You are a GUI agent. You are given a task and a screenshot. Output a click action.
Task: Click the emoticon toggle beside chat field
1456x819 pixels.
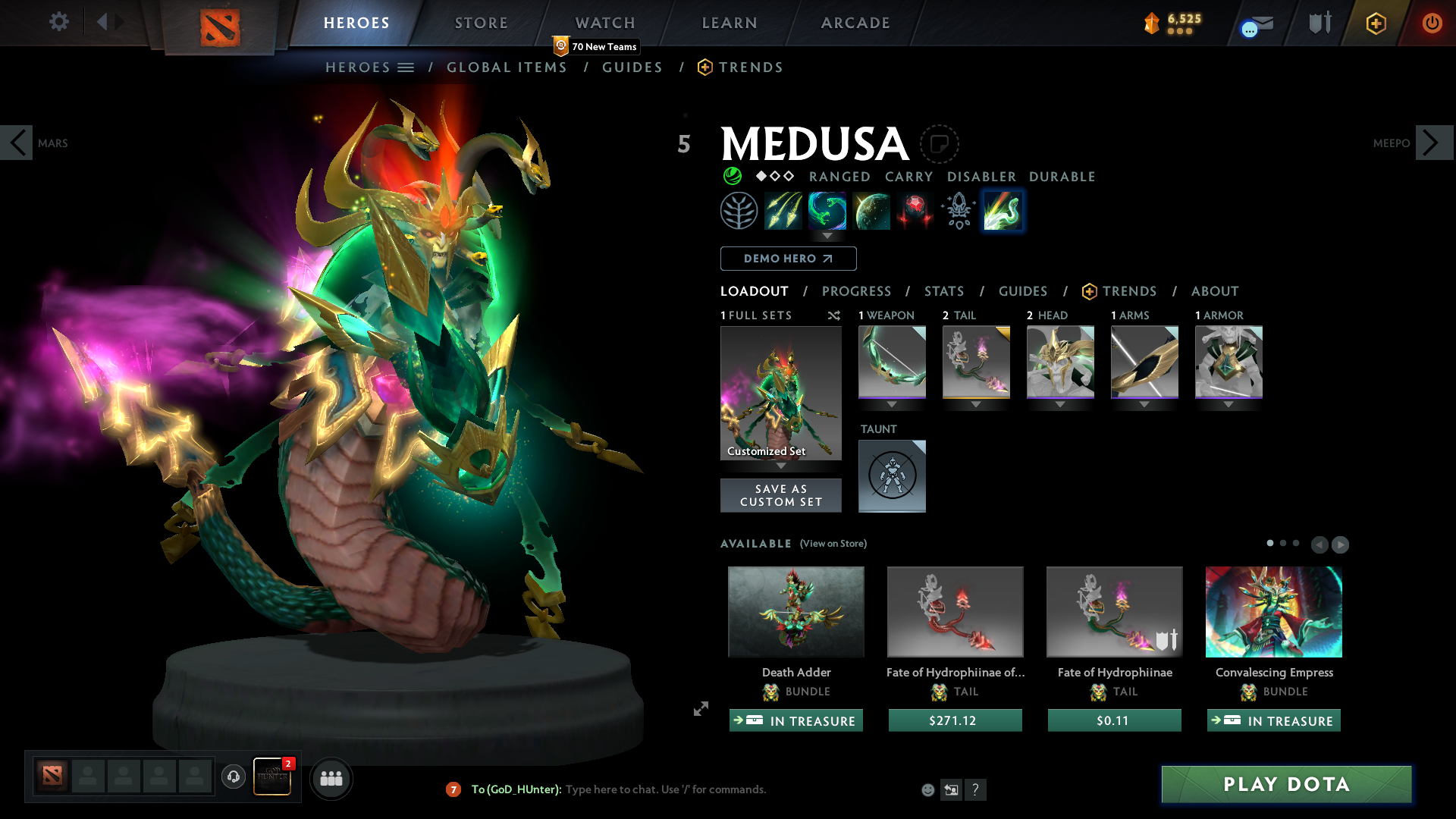pos(928,789)
